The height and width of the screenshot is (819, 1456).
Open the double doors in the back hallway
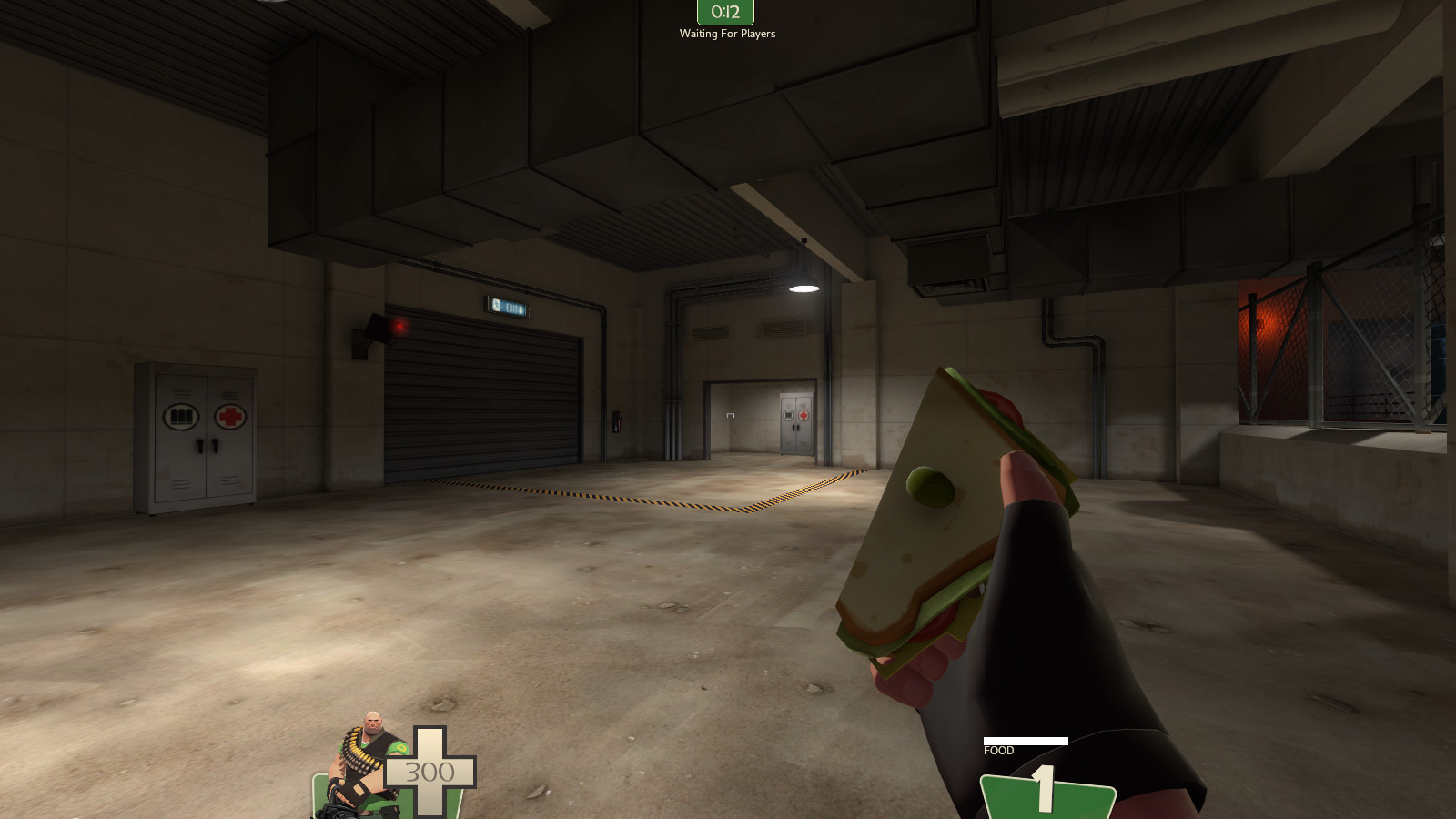794,423
